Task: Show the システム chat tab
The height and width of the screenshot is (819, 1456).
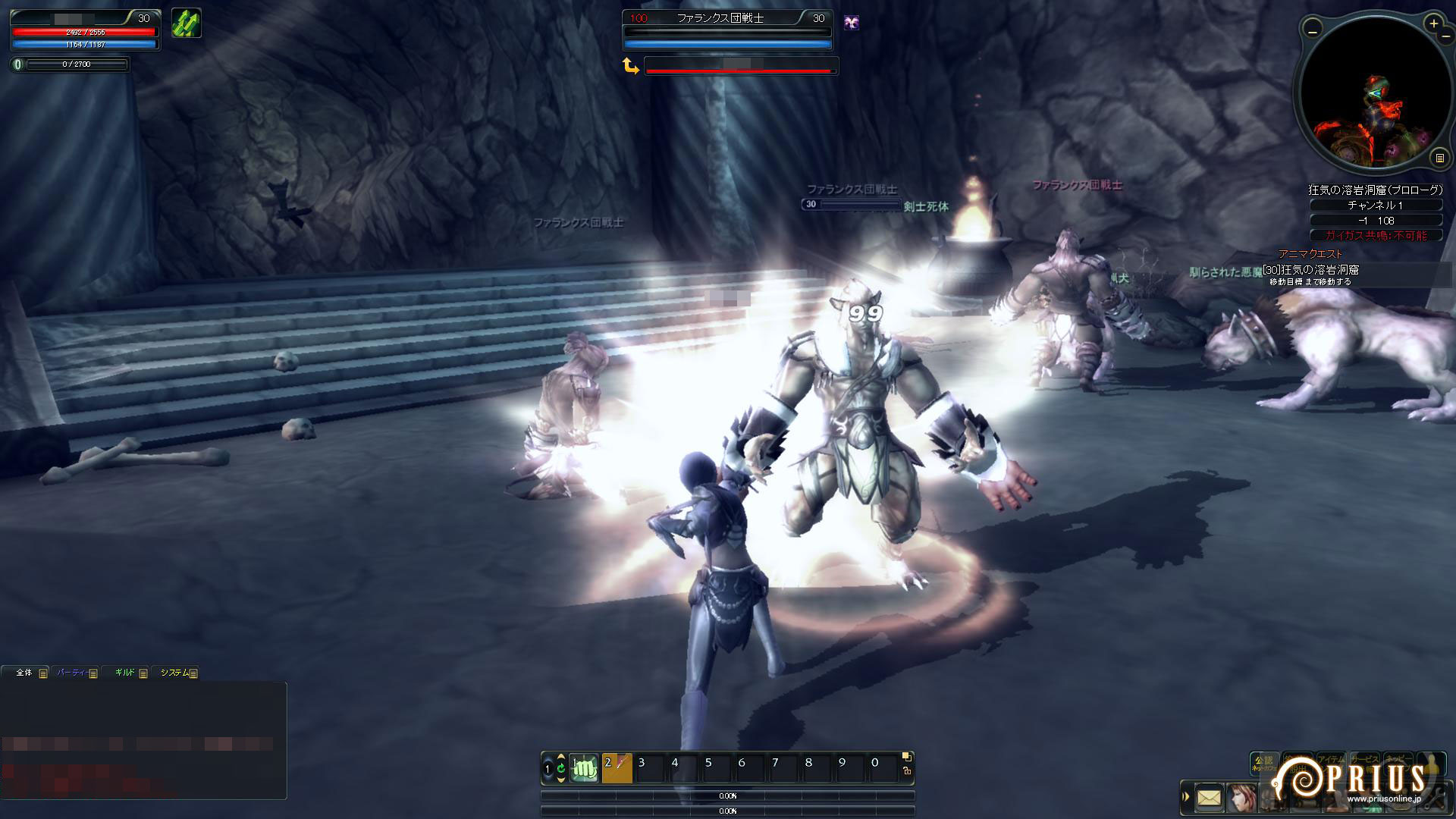Action: pos(174,673)
